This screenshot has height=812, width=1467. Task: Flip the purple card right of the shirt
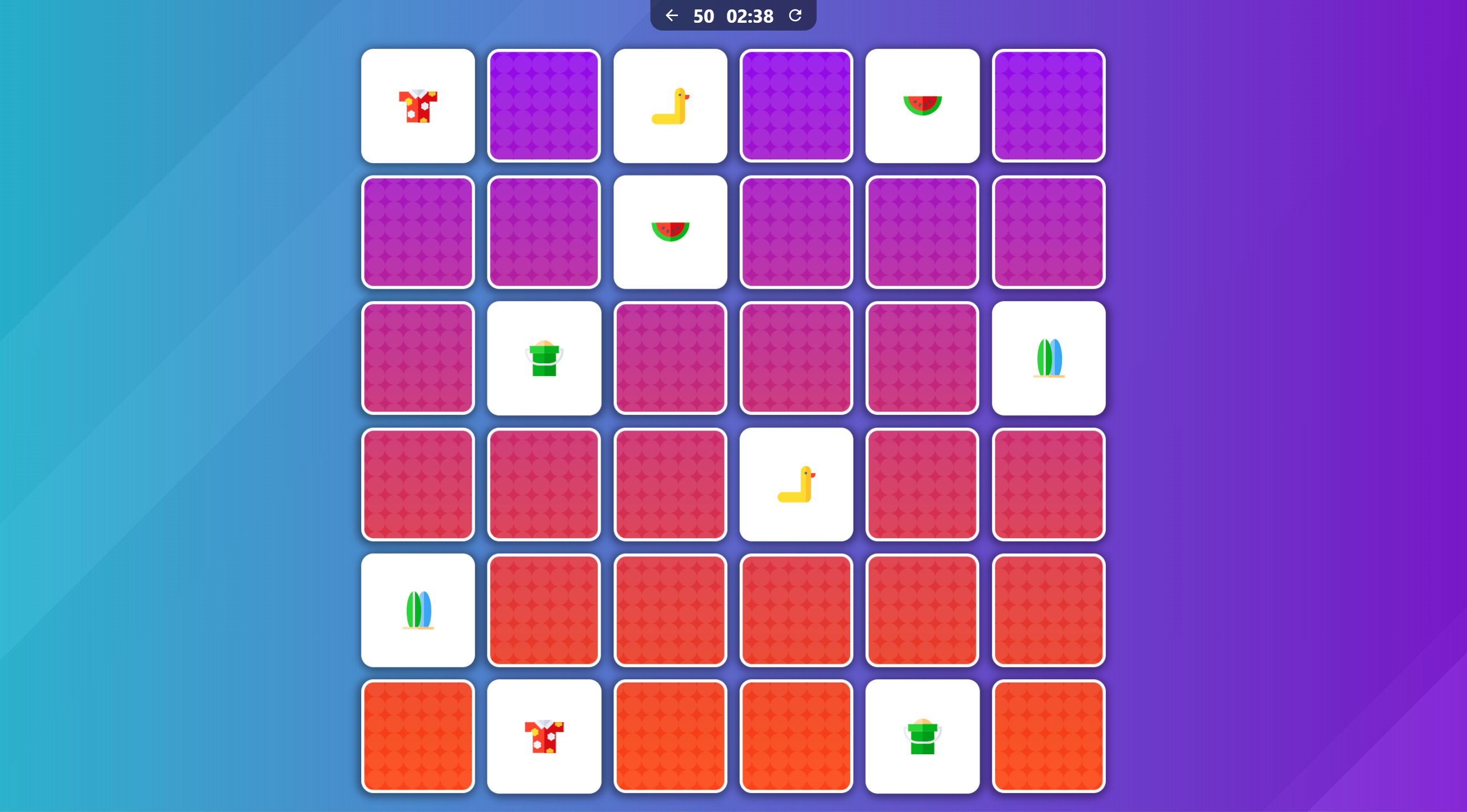544,106
